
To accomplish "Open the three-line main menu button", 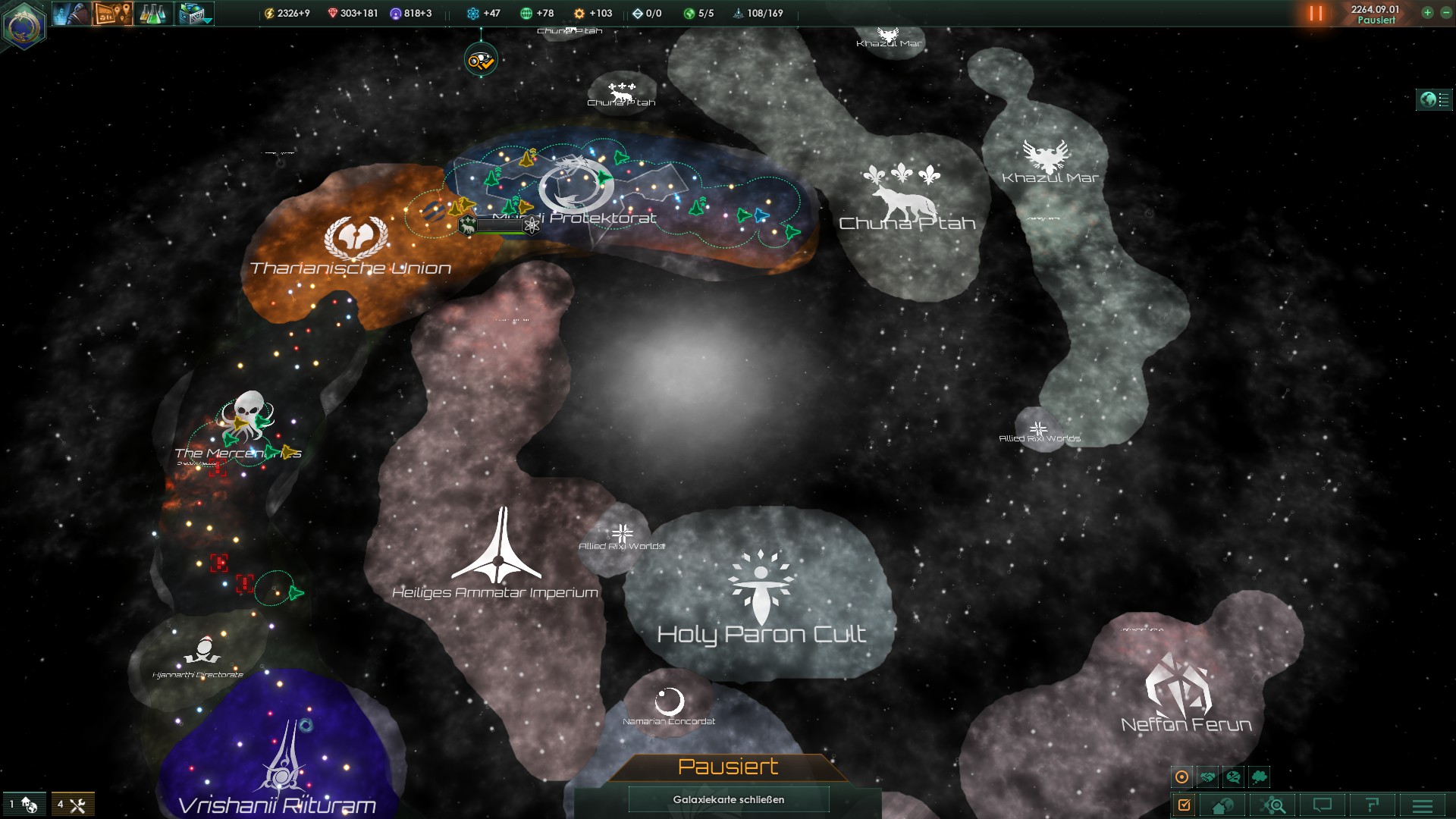I will (x=1423, y=805).
